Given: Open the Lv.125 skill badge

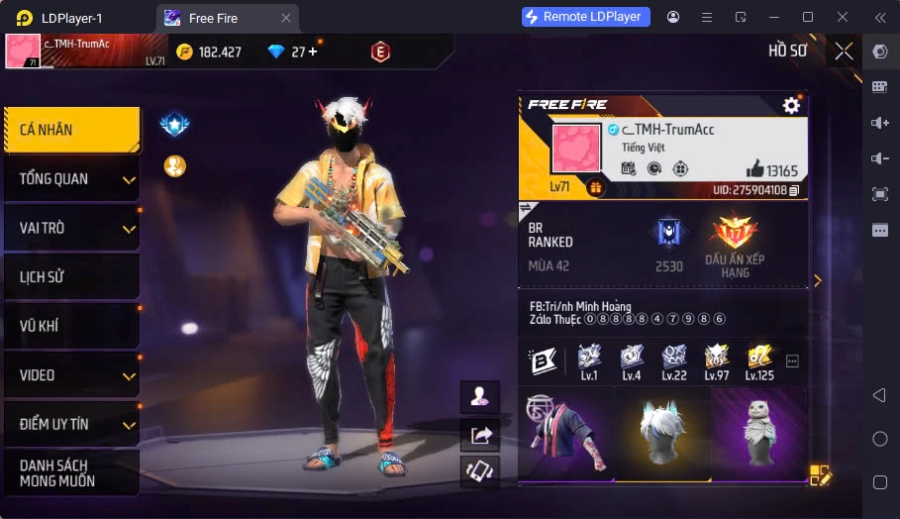Looking at the screenshot, I should click(x=759, y=360).
